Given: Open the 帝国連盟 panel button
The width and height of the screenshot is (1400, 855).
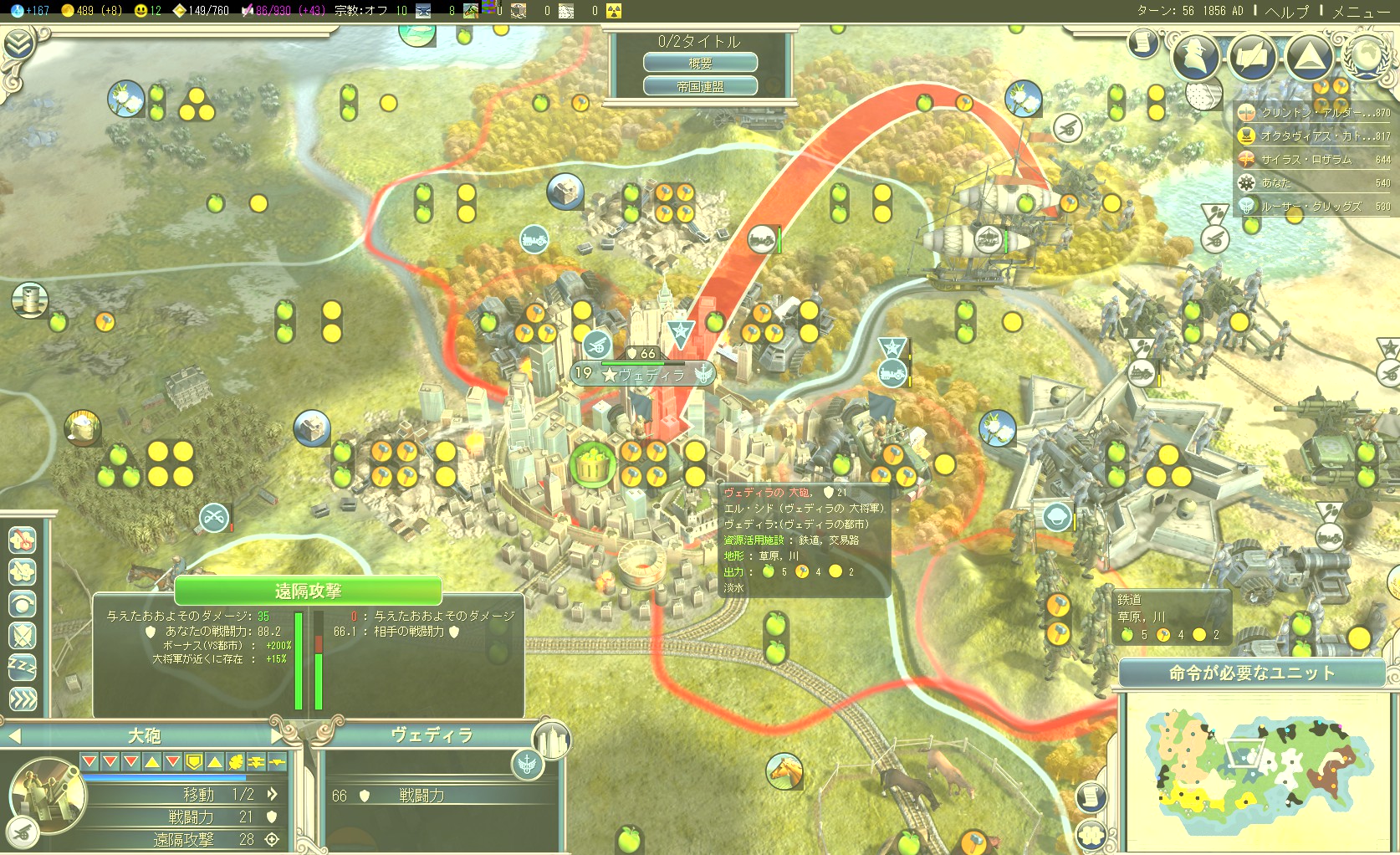Looking at the screenshot, I should [700, 86].
